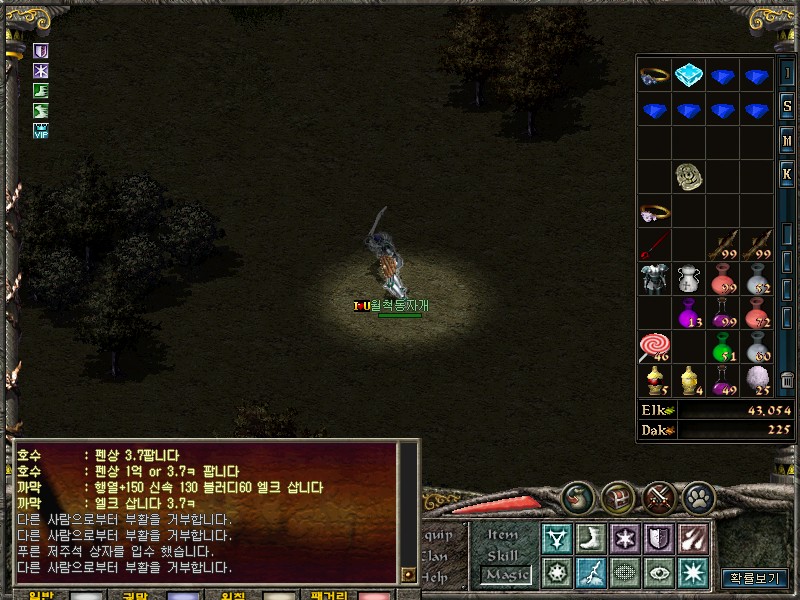
Task: Use the meteor shower spell icon
Action: (x=691, y=539)
